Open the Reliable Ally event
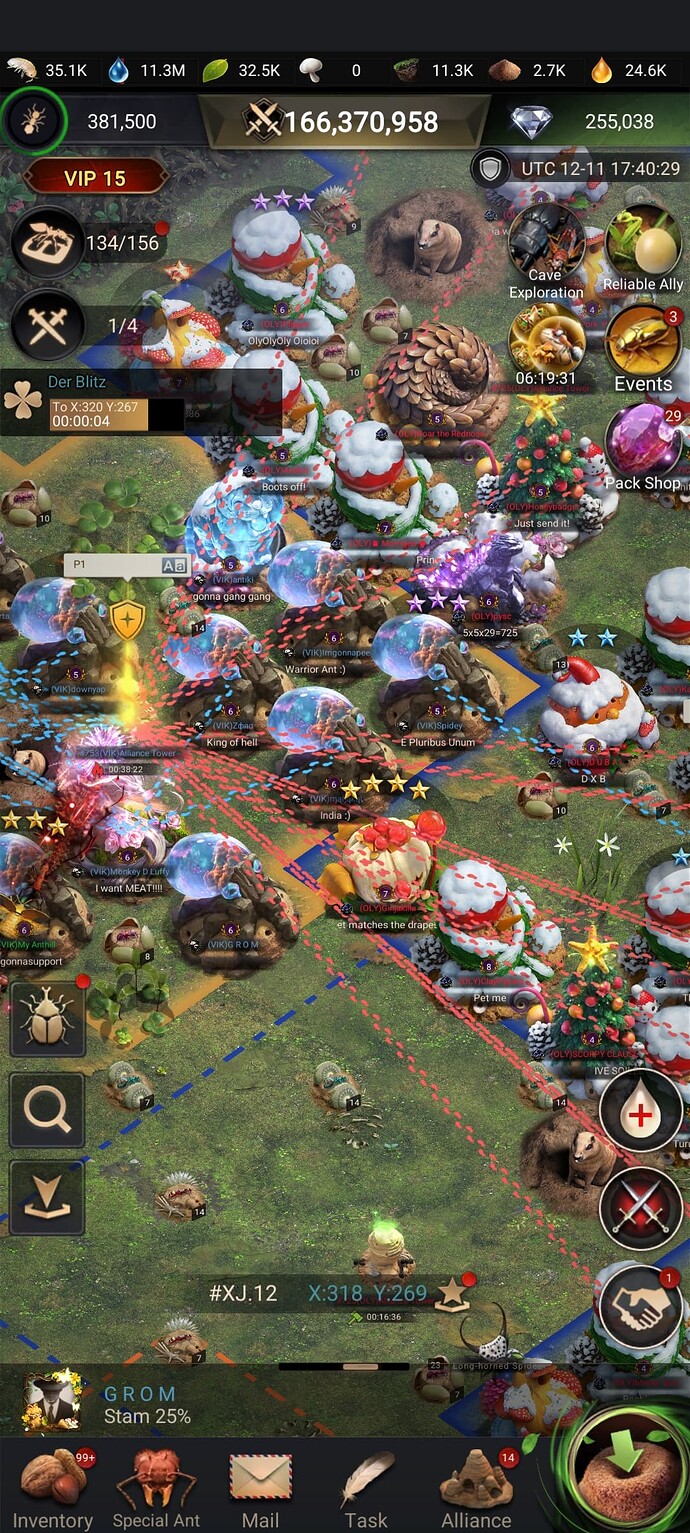This screenshot has width=690, height=1533. [643, 247]
